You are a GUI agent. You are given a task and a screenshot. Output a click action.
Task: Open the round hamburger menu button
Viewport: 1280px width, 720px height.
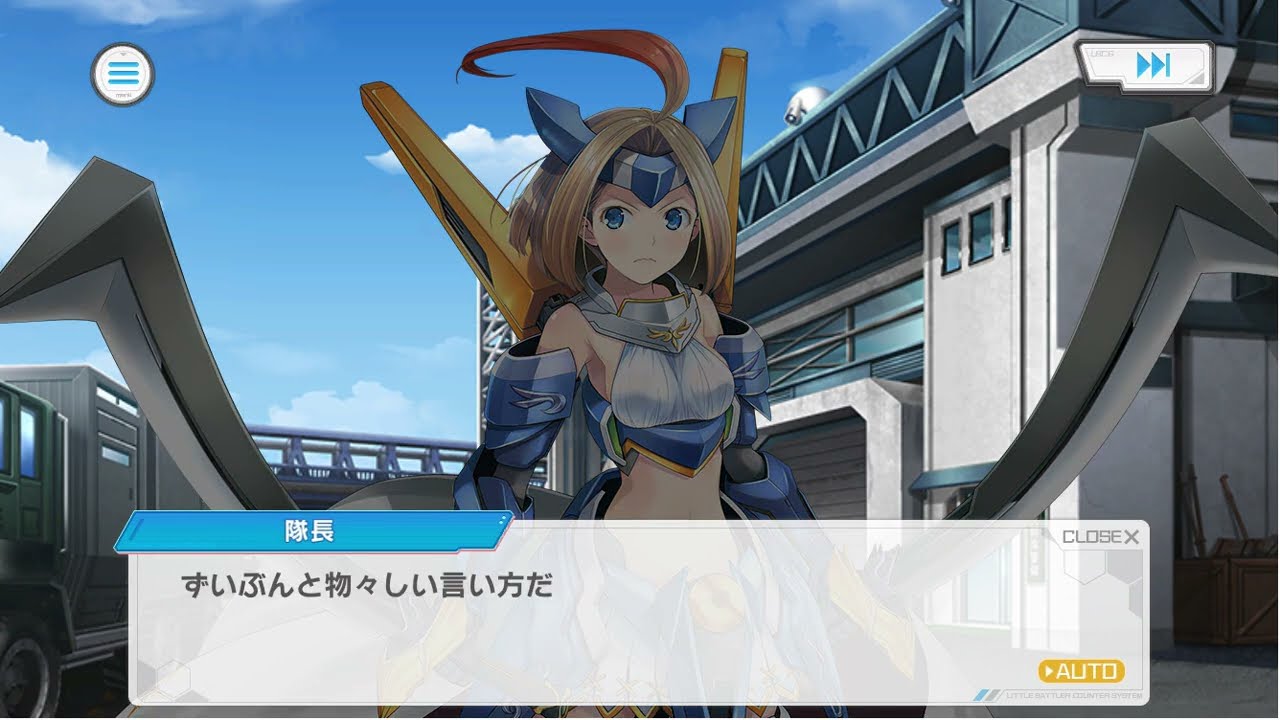[x=123, y=73]
